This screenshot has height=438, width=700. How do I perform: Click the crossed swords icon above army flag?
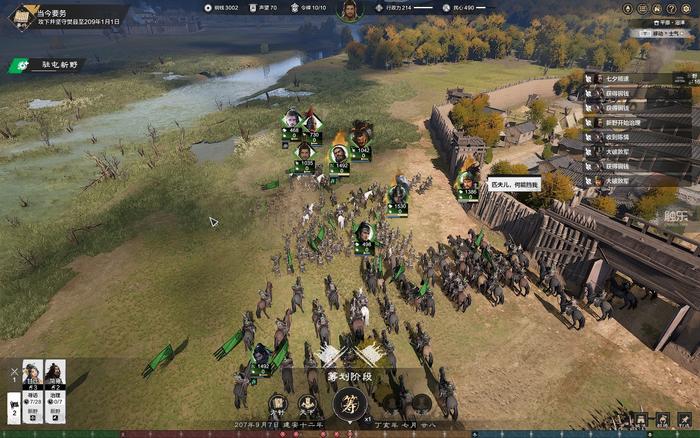(14, 372)
